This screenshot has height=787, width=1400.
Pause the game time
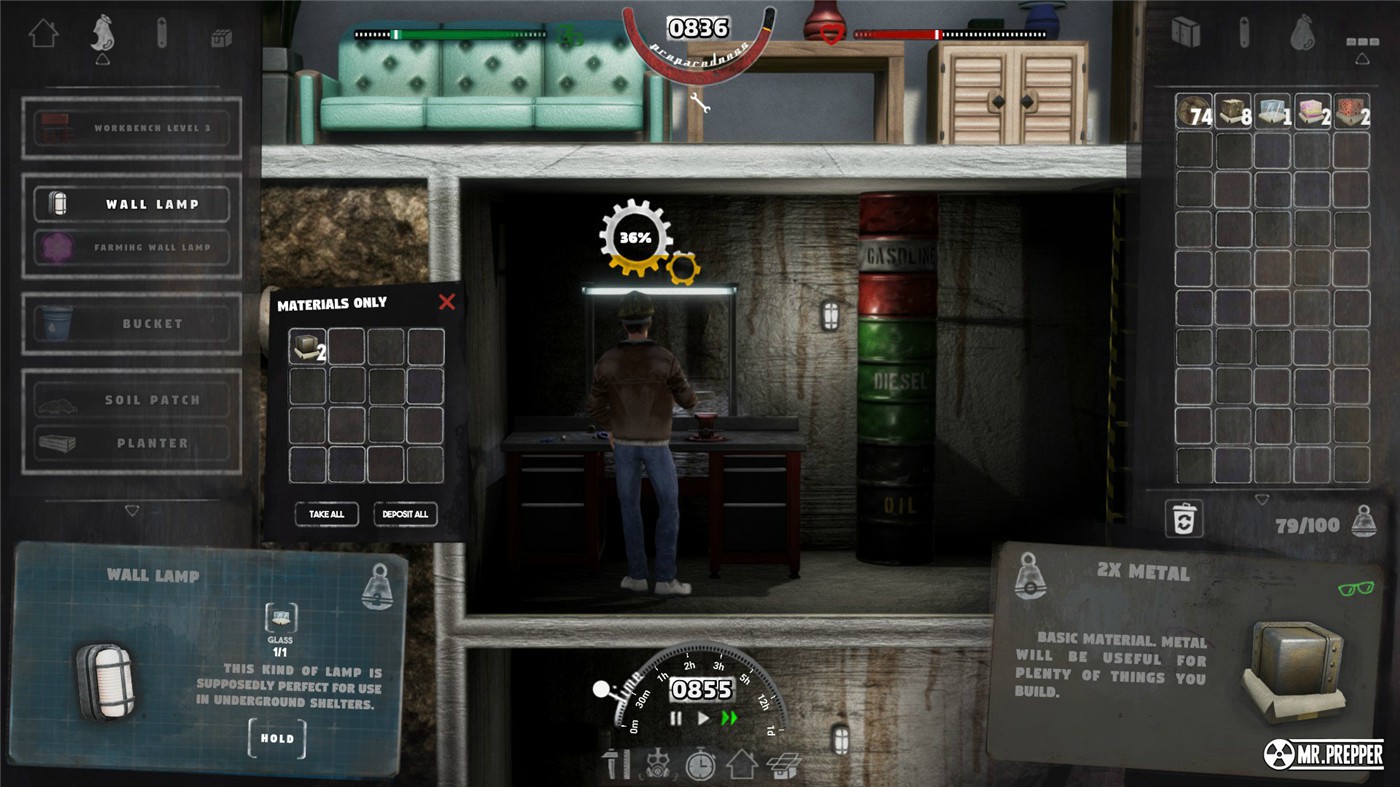[x=676, y=718]
